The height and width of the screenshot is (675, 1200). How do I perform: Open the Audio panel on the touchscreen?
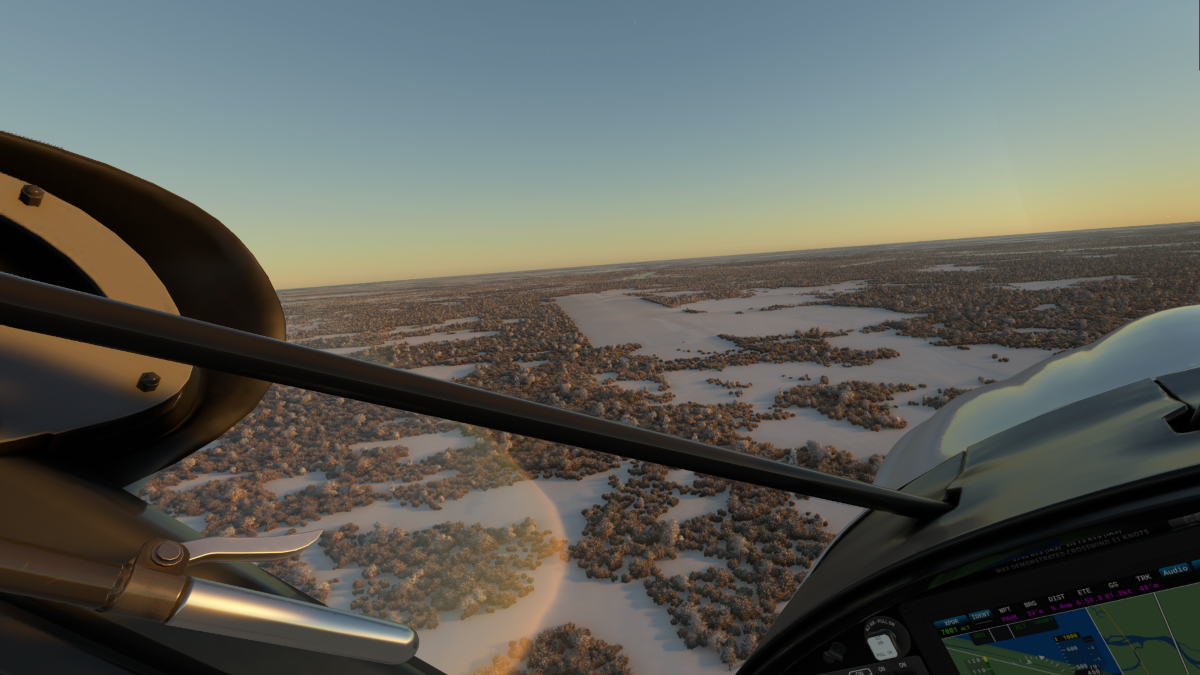tap(1174, 571)
